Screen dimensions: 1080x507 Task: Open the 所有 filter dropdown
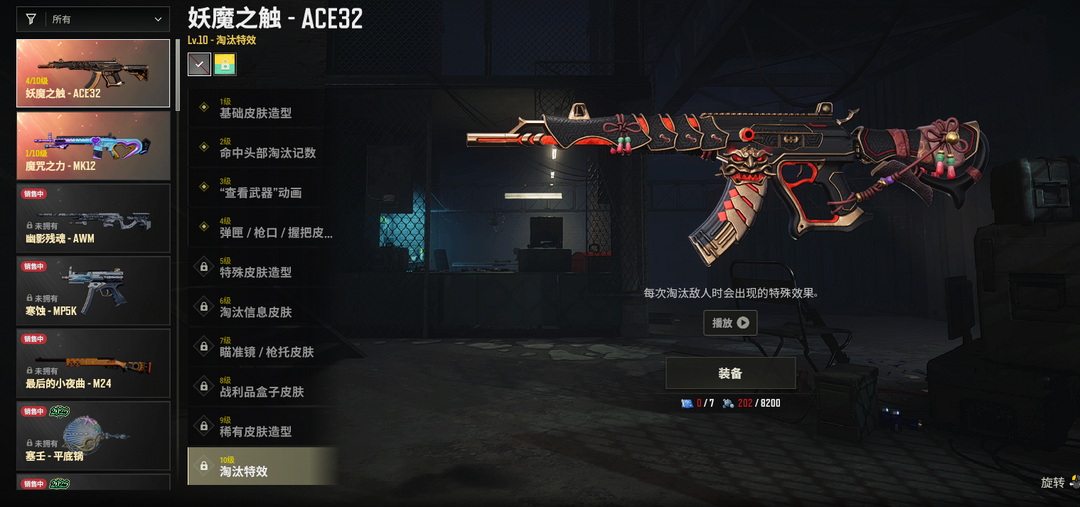94,19
